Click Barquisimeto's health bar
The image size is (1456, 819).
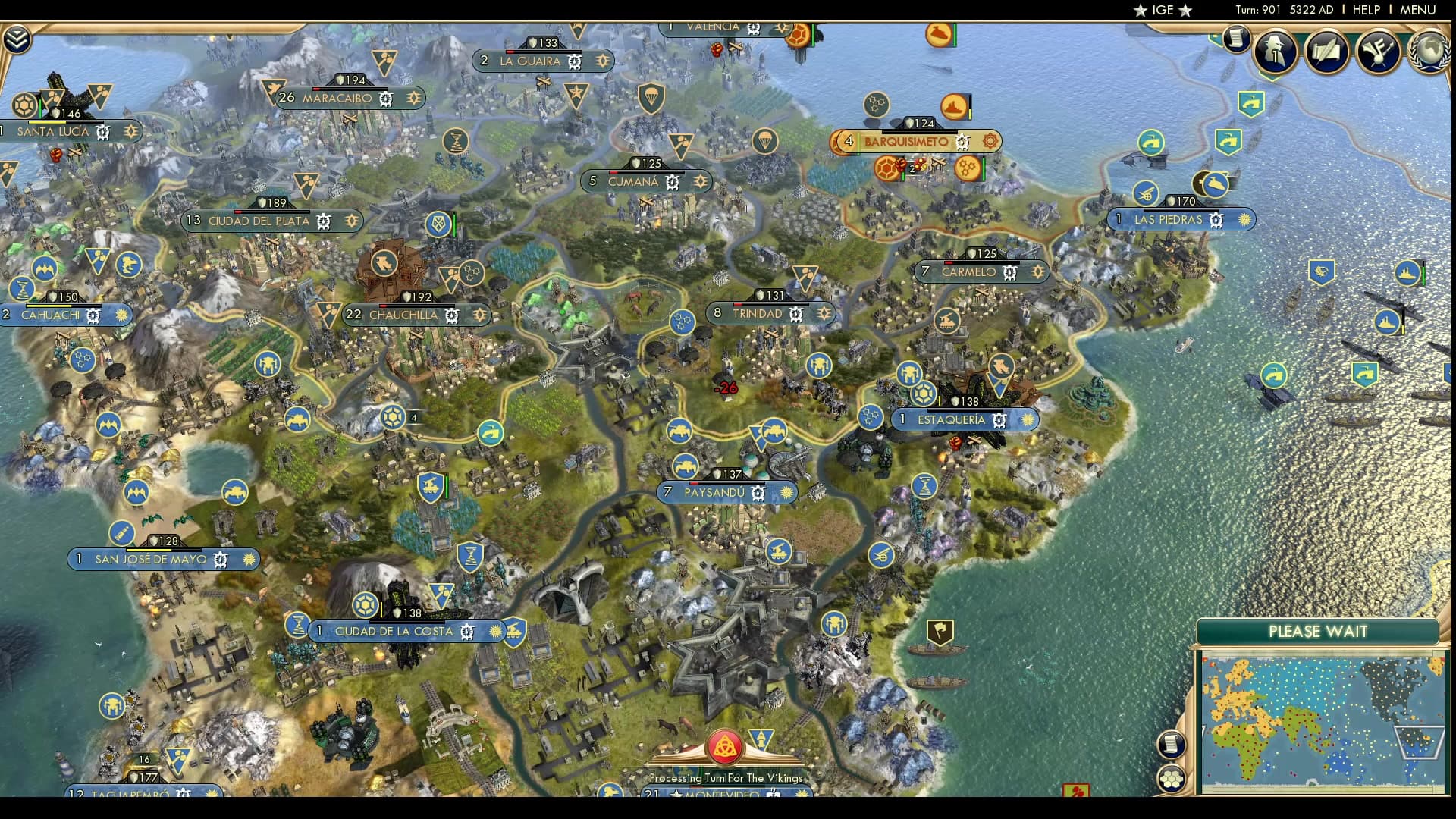tap(920, 132)
